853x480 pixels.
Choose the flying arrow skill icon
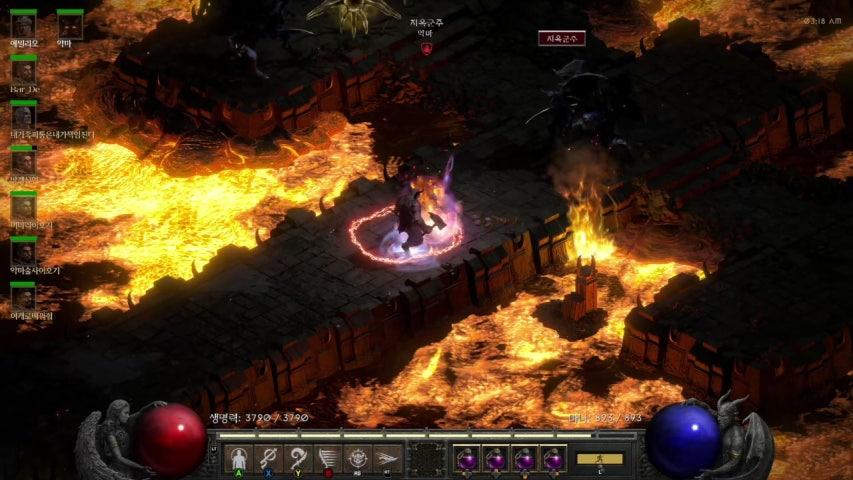(388, 458)
